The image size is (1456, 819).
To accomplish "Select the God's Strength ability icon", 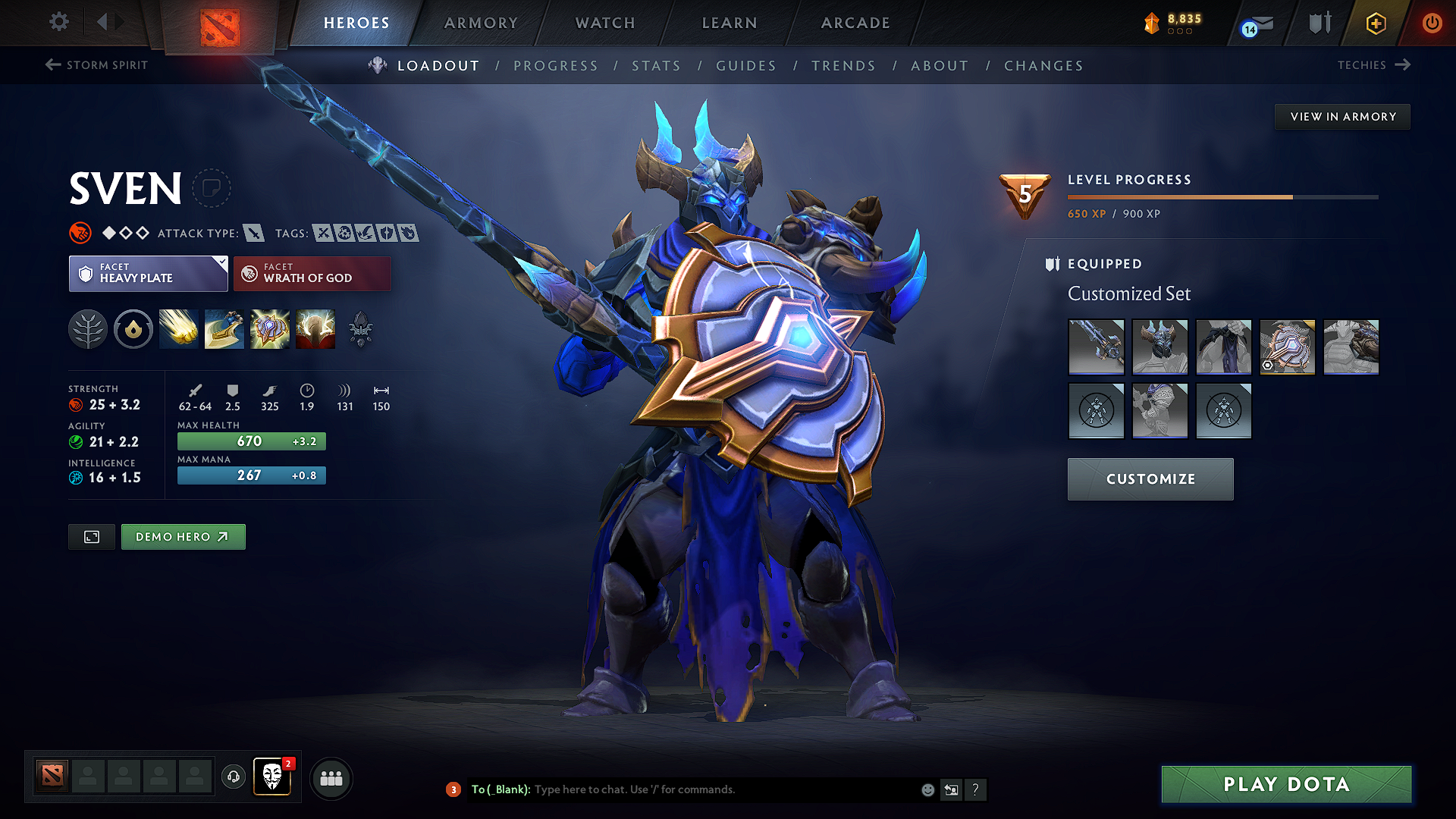I will point(315,329).
